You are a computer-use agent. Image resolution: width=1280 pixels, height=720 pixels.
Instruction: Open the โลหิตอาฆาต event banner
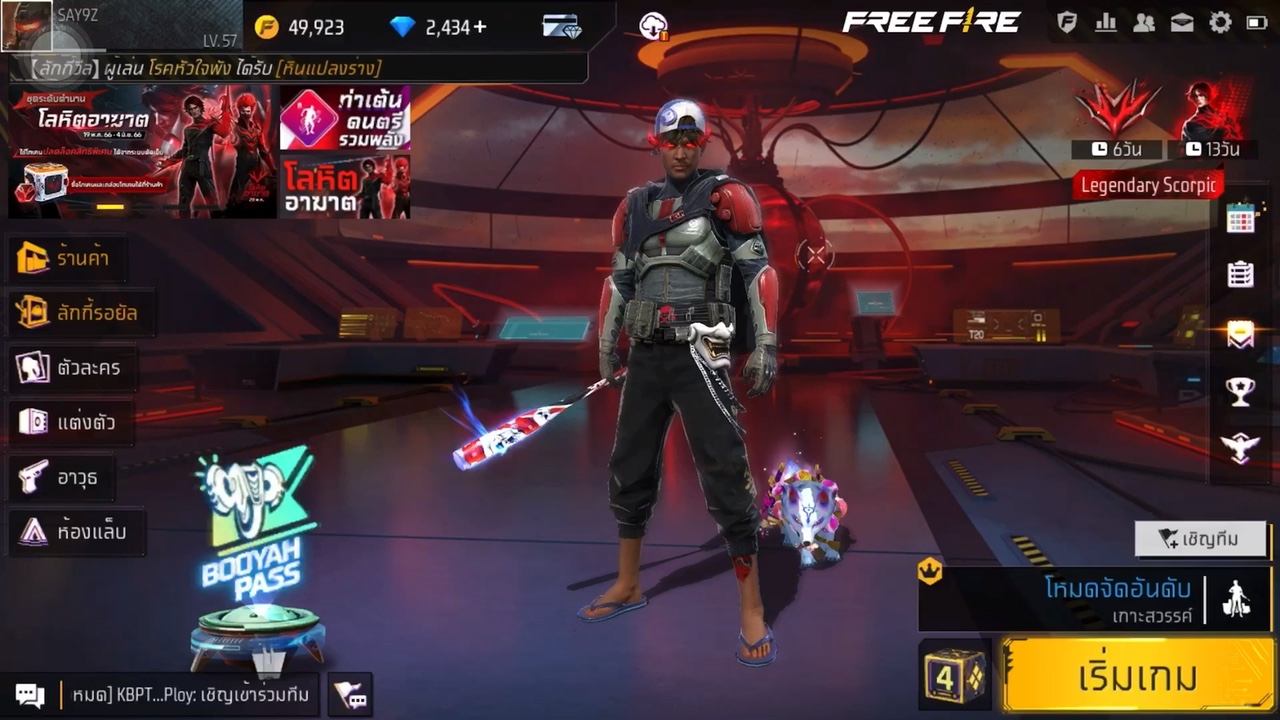tap(140, 150)
